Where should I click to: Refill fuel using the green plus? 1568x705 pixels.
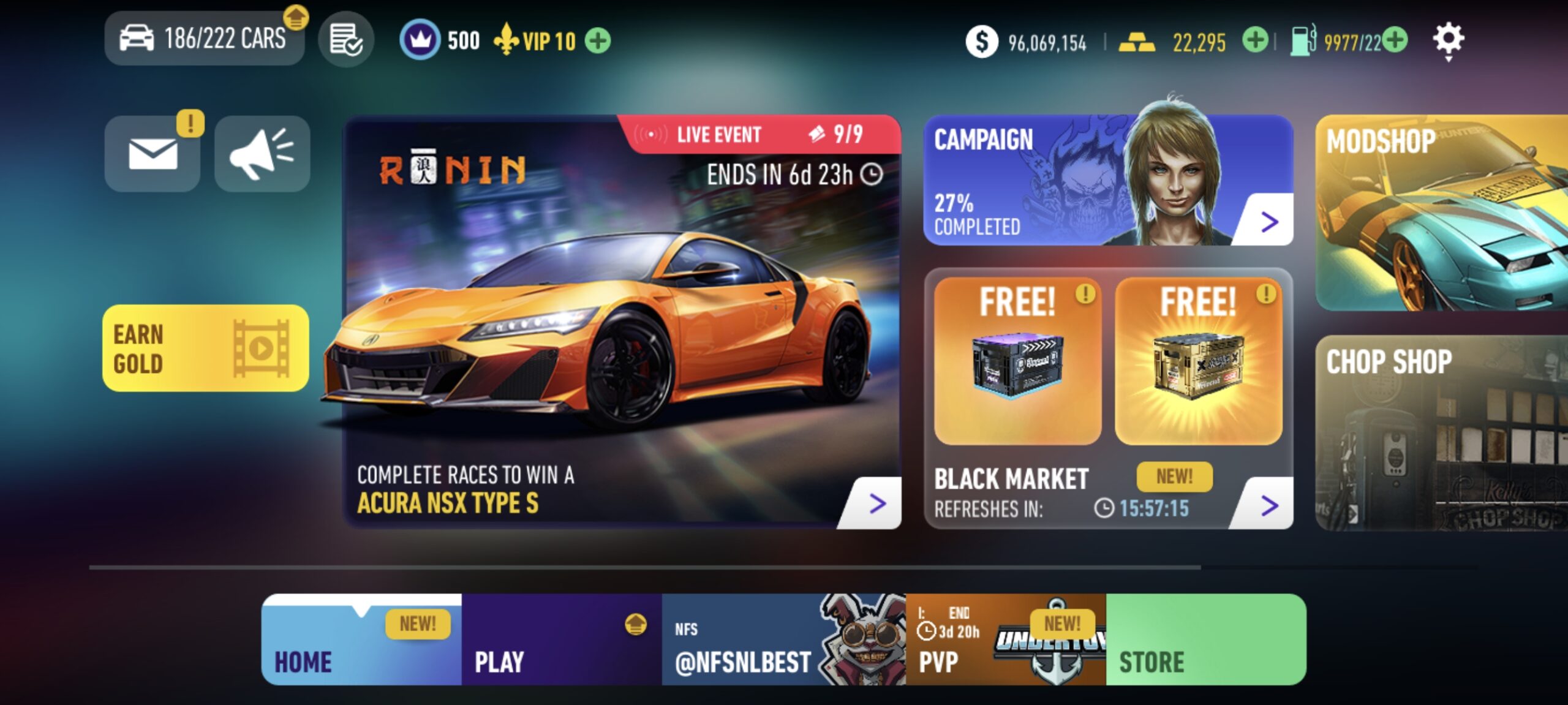tap(1395, 41)
